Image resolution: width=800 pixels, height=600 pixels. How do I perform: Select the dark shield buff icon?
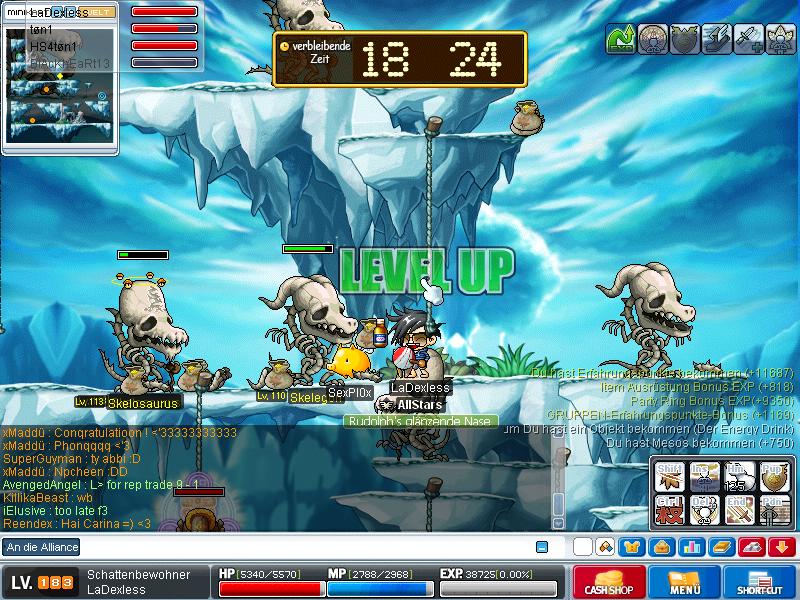[684, 39]
